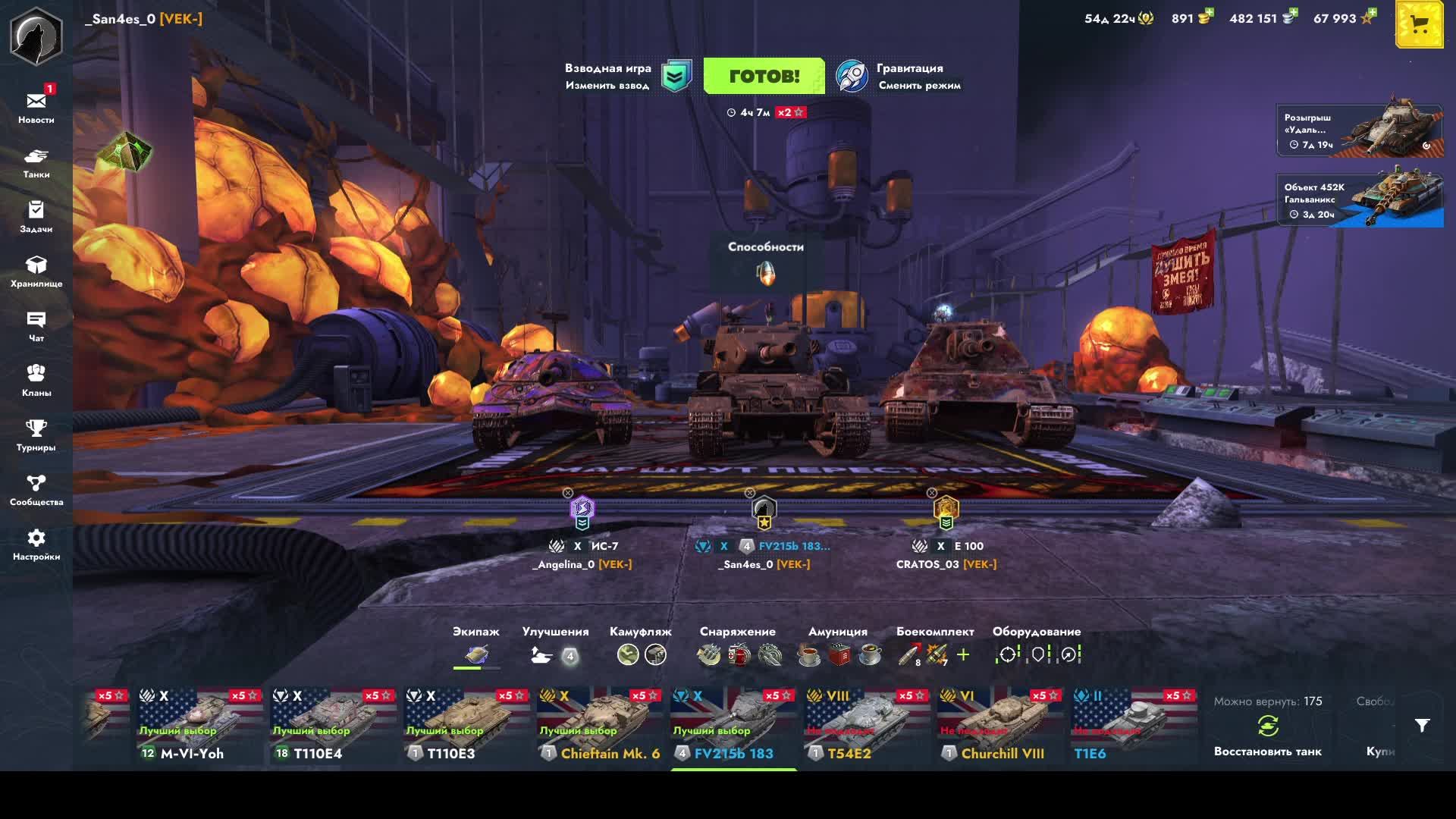
Task: Open the Турниры tournaments menu
Action: (36, 435)
